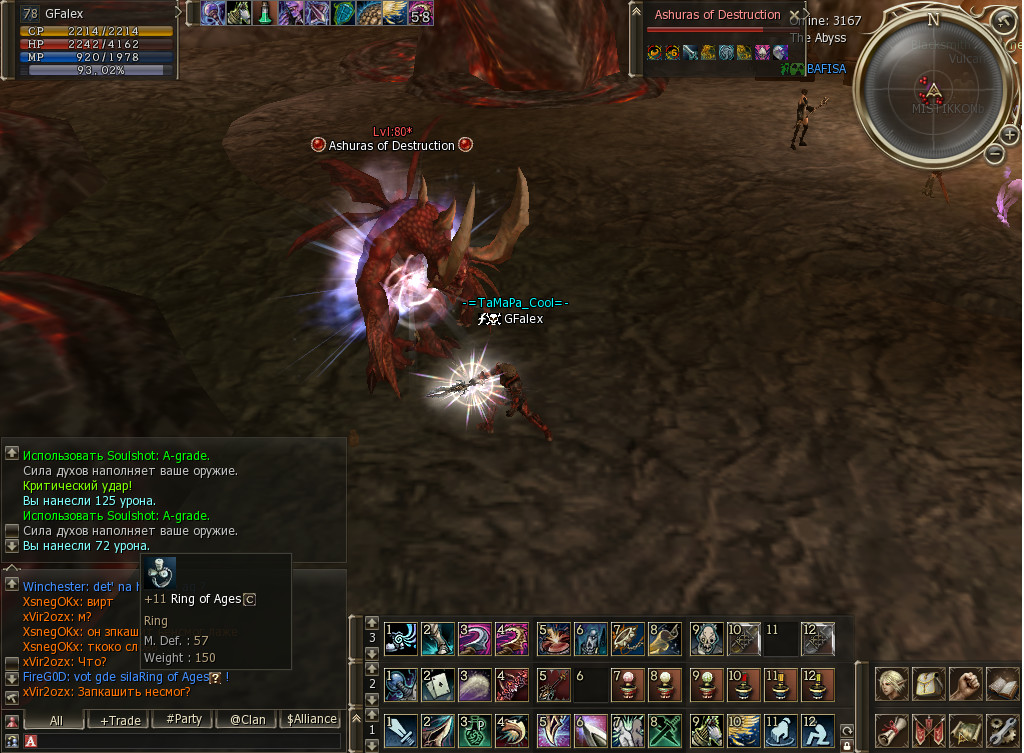This screenshot has width=1024, height=753.
Task: Close the Ashuras of Destruction target window
Action: coord(795,16)
